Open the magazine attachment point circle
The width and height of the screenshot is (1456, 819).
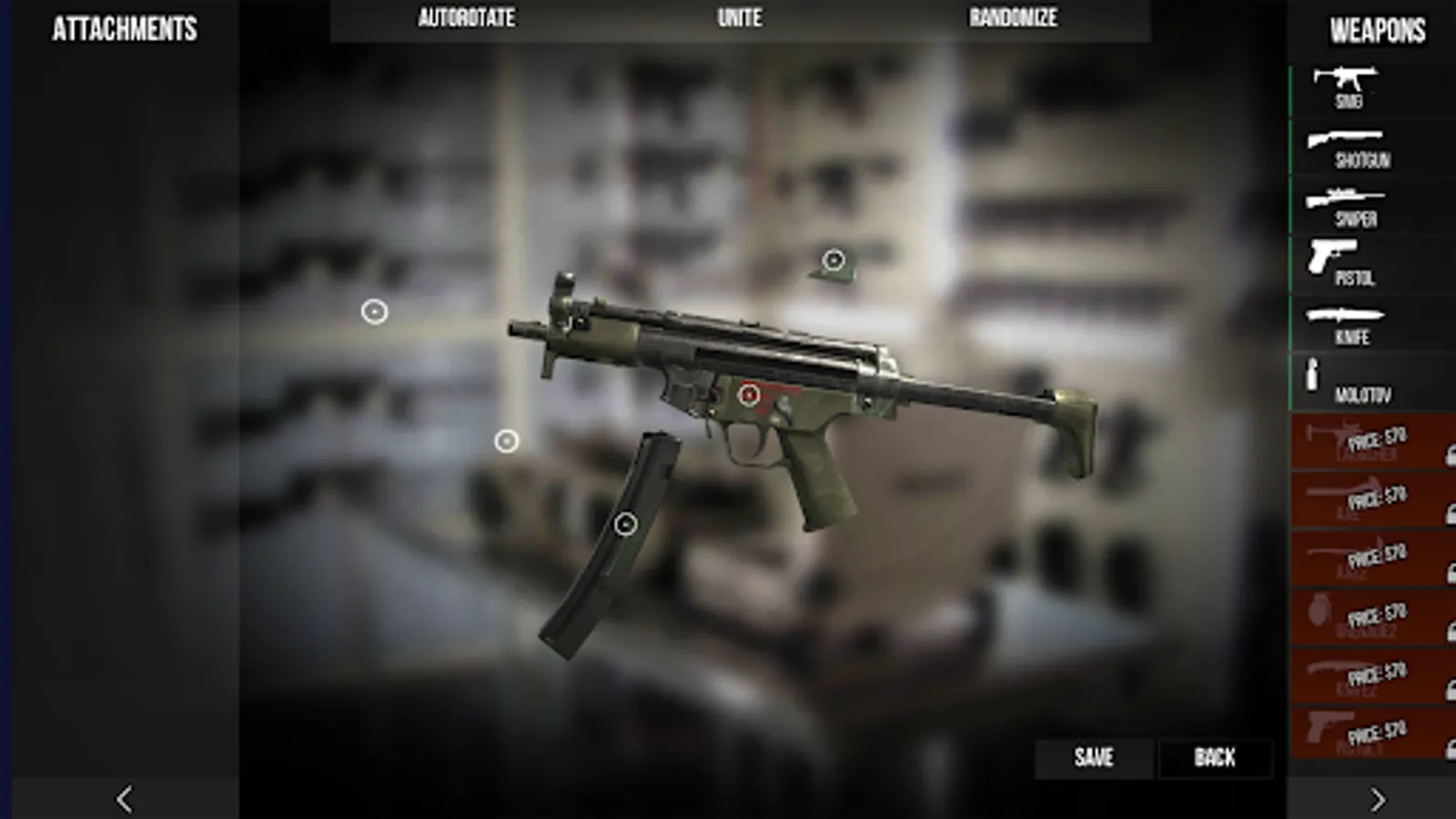(625, 522)
